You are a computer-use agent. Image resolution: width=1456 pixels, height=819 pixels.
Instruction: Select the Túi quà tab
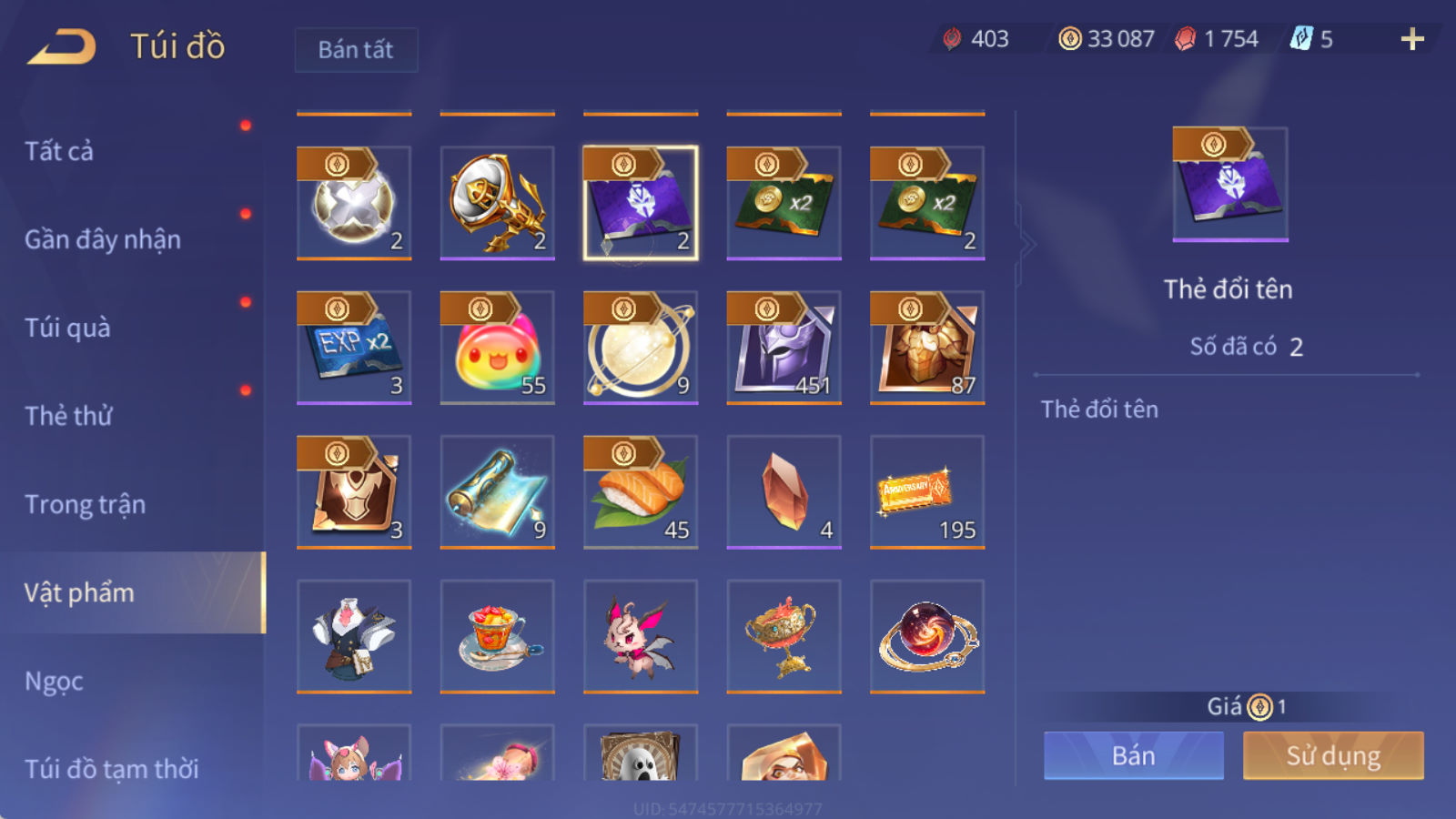click(x=68, y=328)
